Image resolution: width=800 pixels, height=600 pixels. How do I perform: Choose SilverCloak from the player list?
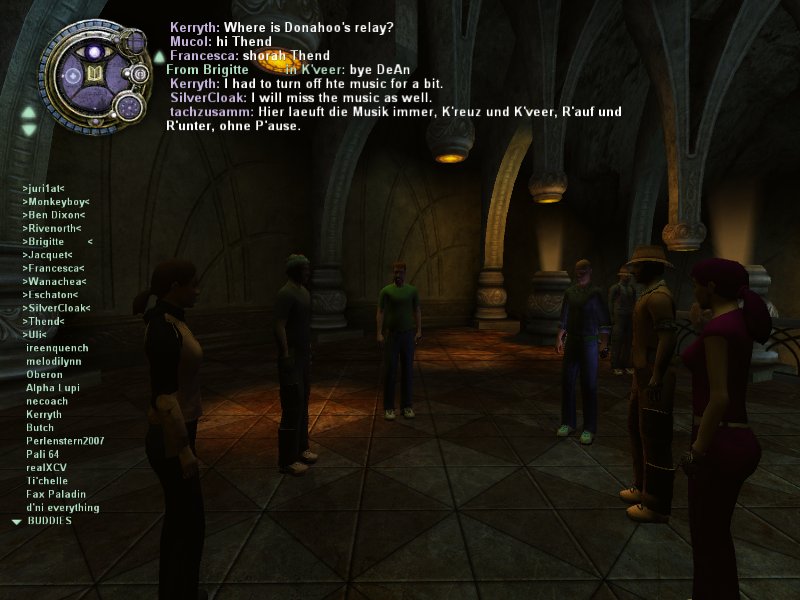pyautogui.click(x=56, y=308)
